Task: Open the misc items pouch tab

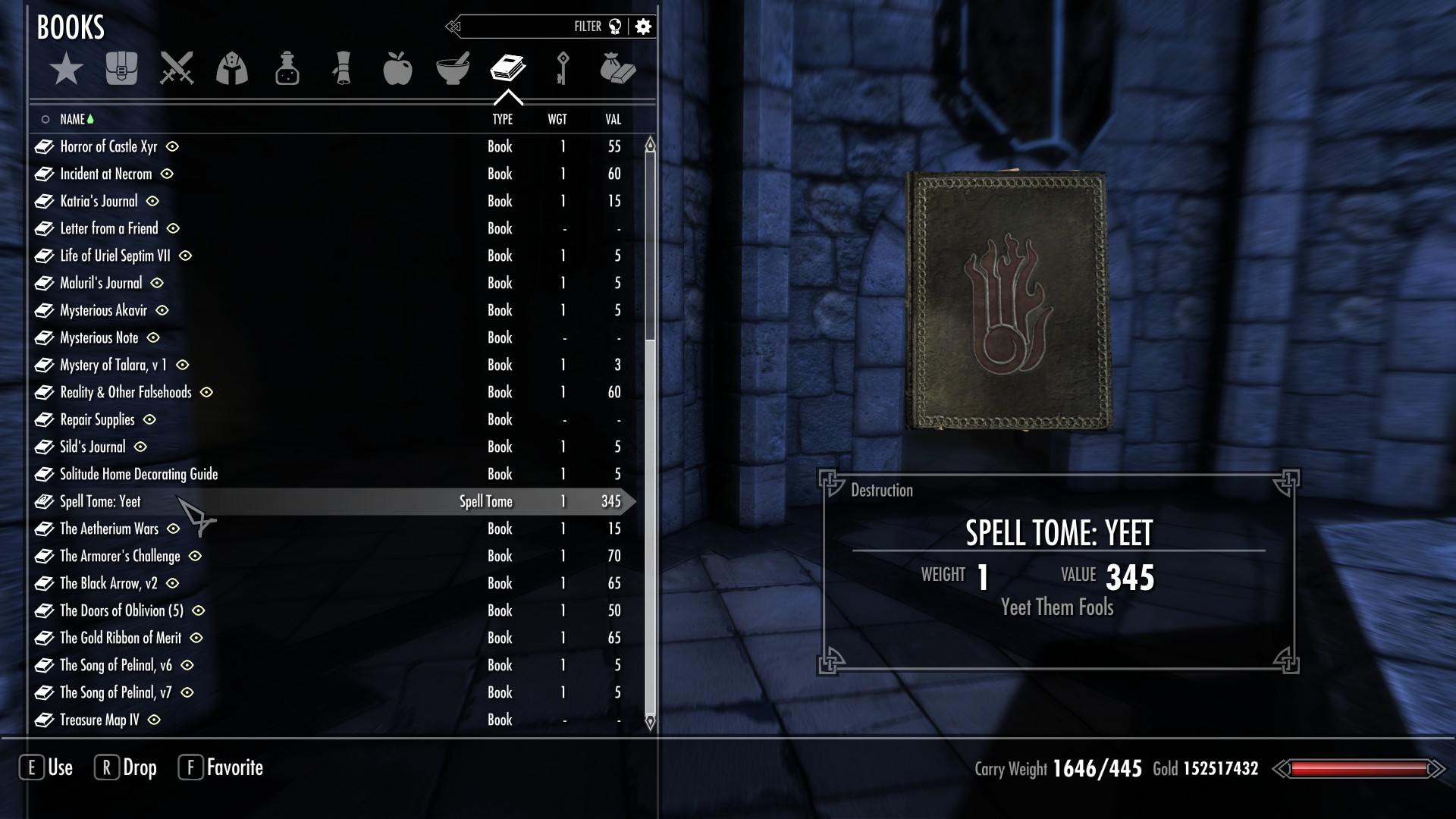Action: pos(617,69)
